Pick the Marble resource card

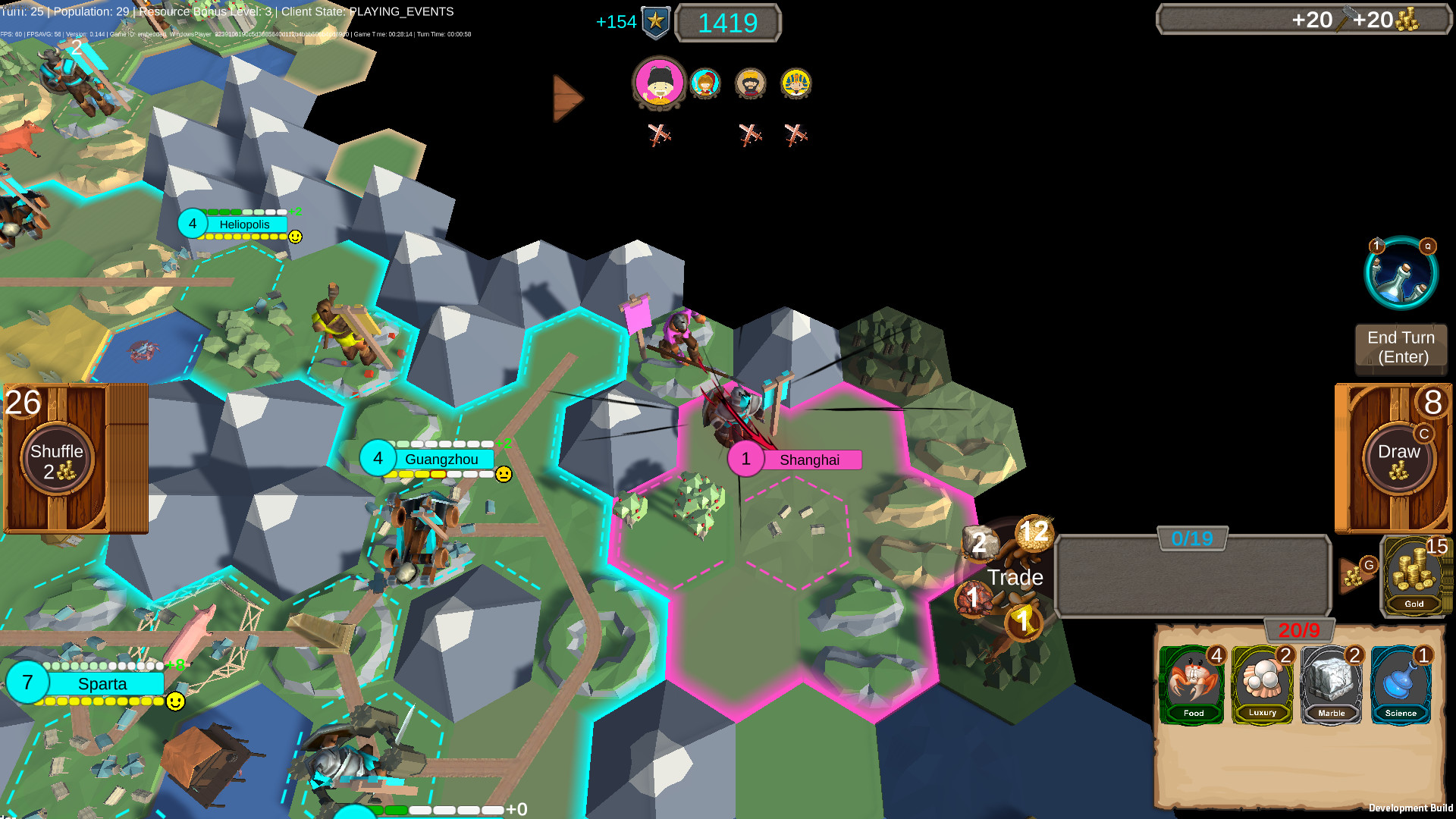pos(1332,682)
